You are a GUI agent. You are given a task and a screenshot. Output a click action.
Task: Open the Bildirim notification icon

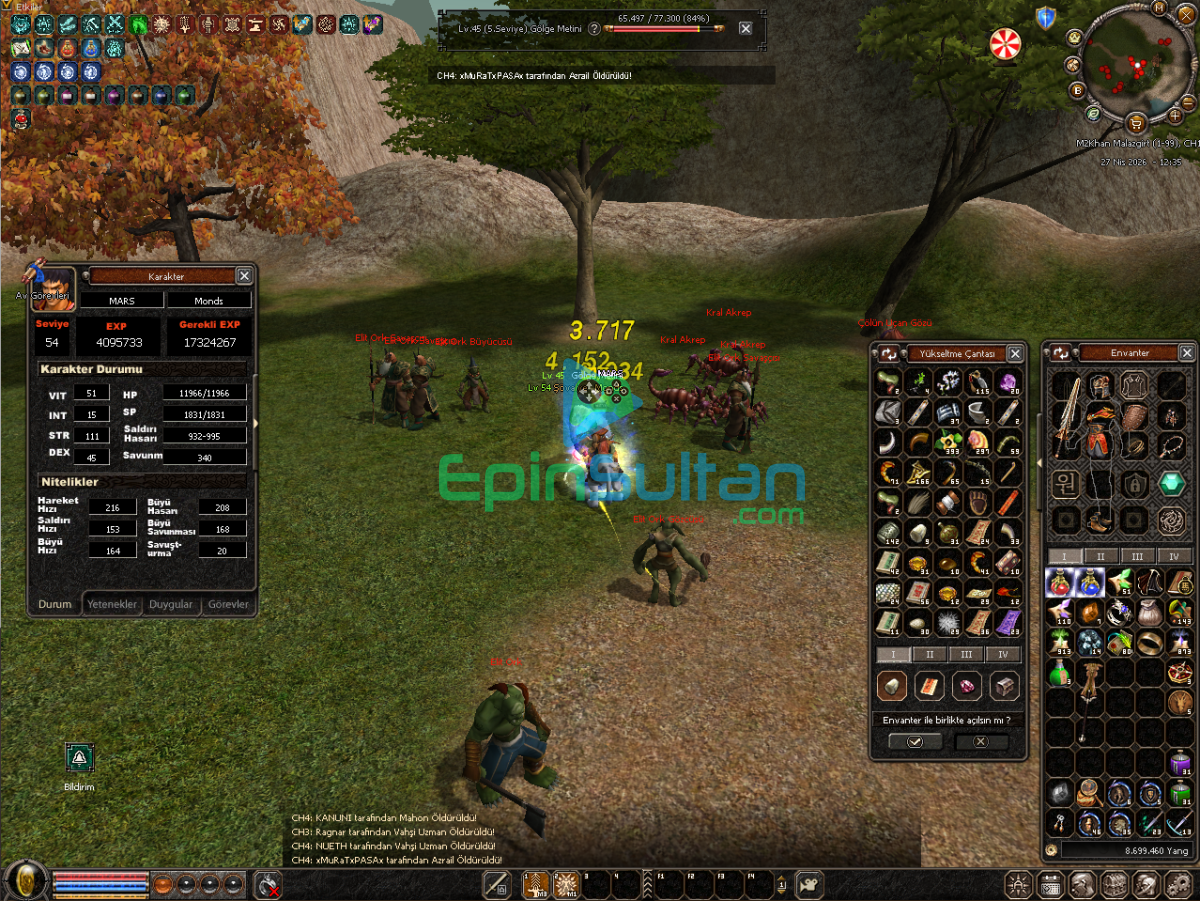tap(79, 758)
